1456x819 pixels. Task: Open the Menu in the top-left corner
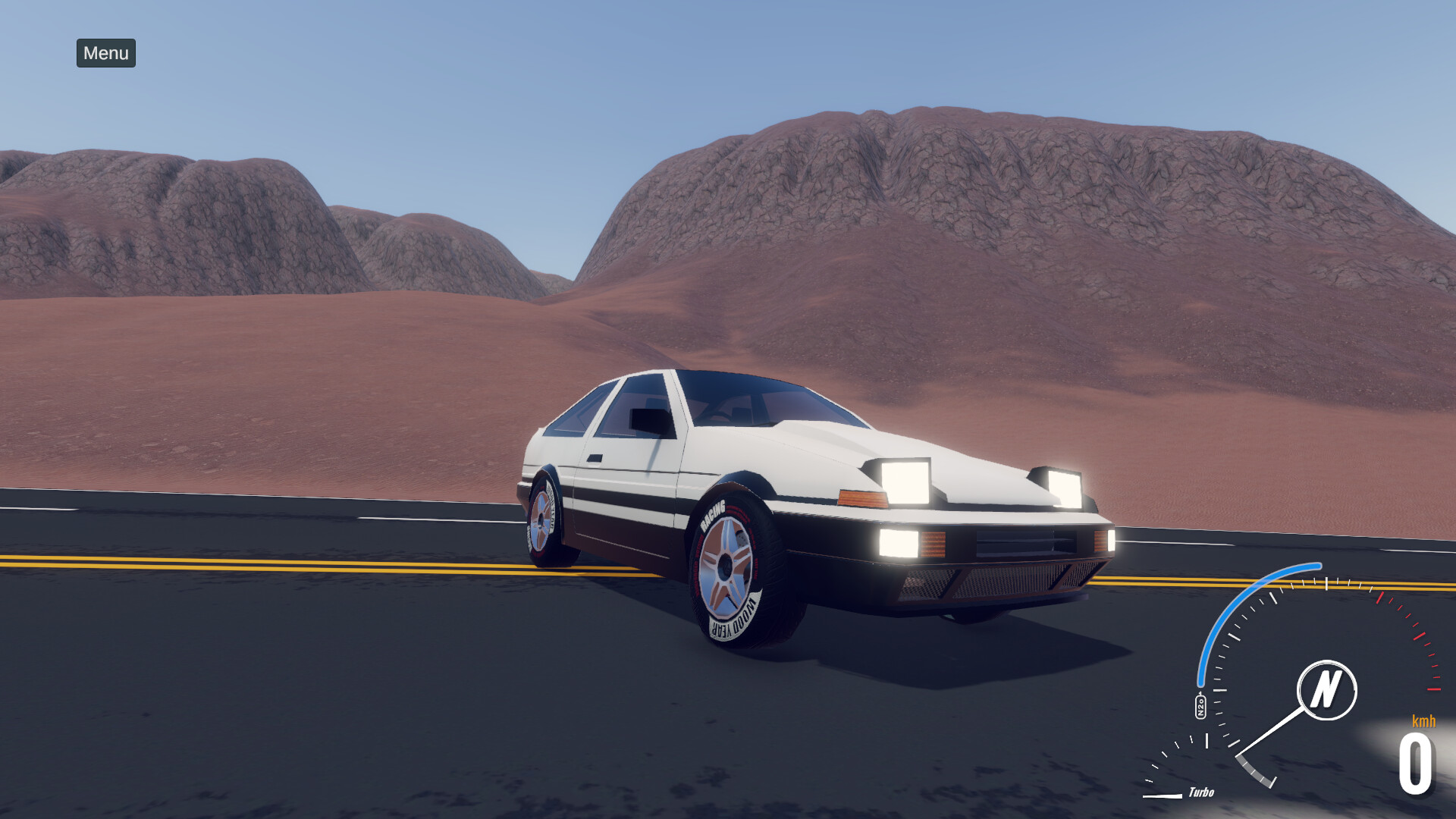(105, 54)
